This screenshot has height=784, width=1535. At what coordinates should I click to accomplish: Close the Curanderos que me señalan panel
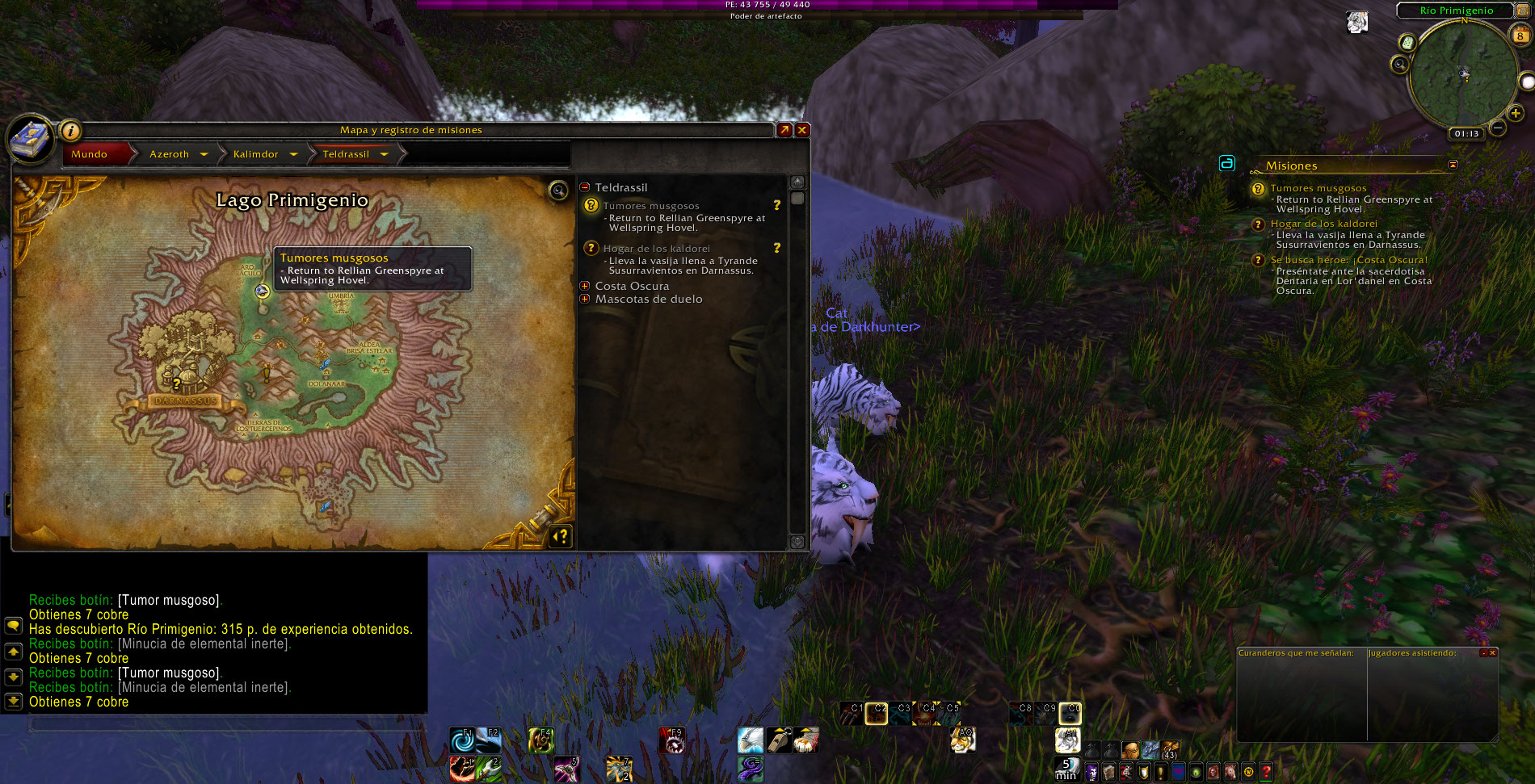click(1492, 652)
